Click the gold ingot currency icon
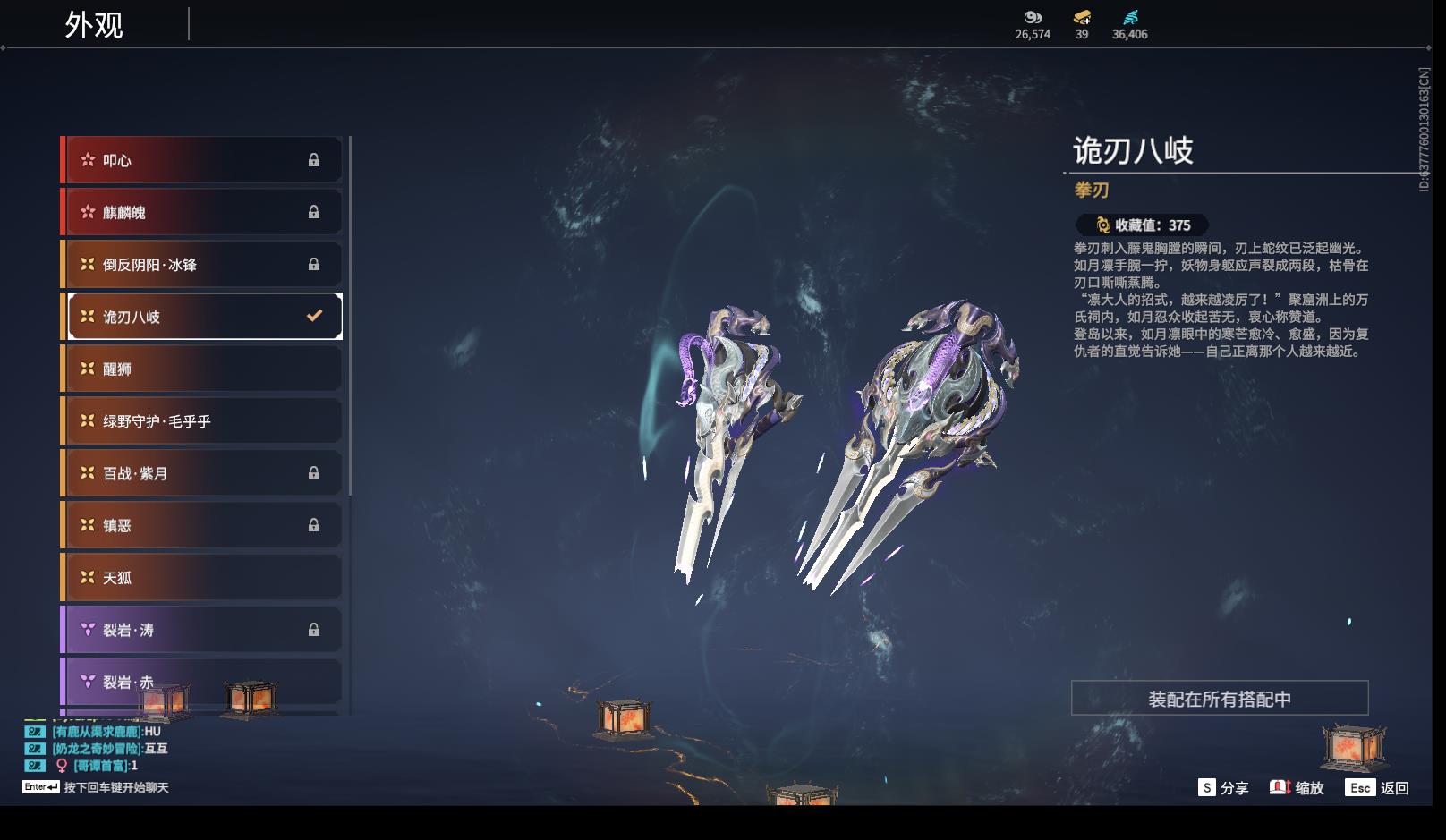Viewport: 1446px width, 840px height. tap(1082, 18)
